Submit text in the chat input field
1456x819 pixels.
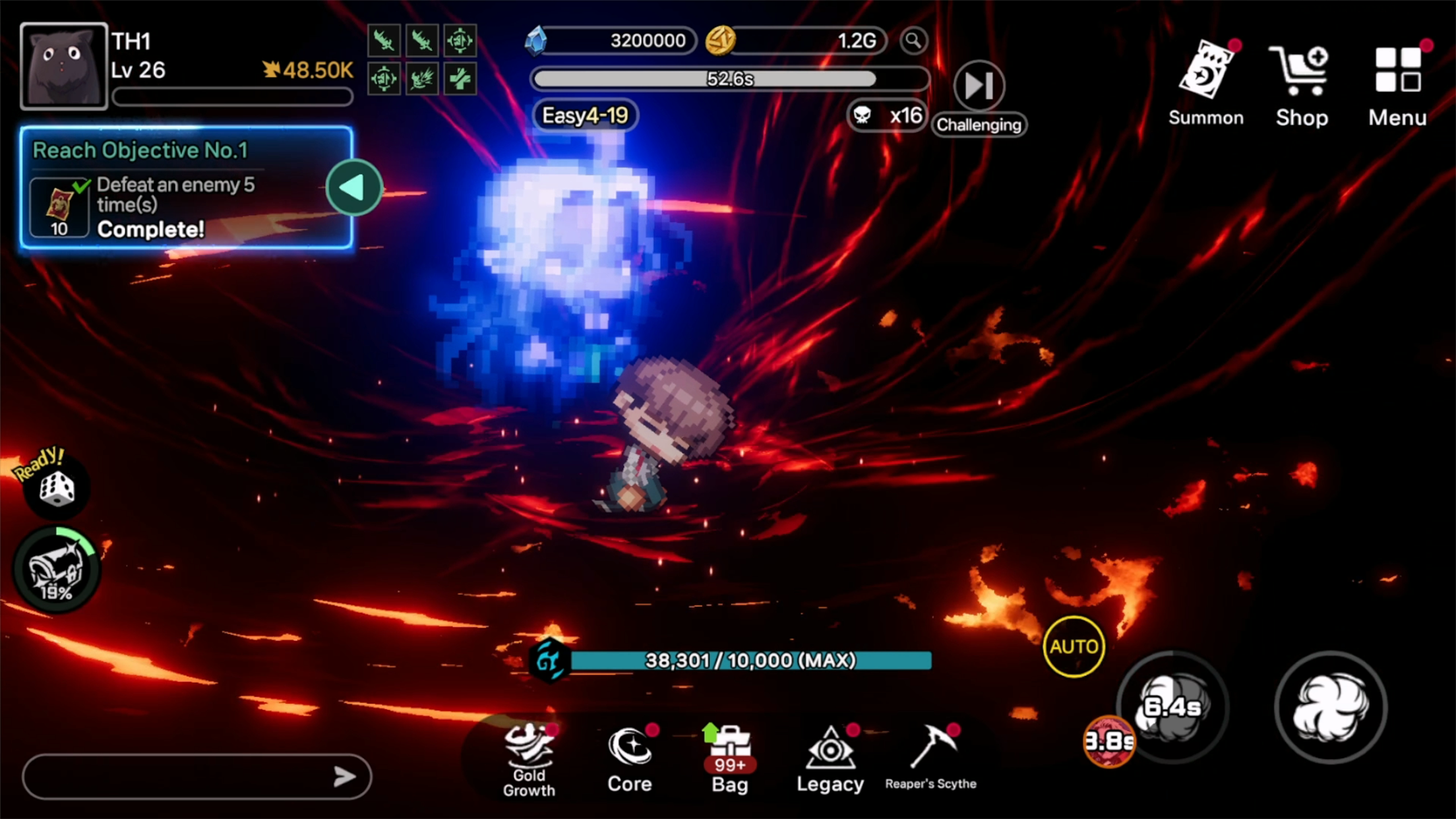pos(346,776)
